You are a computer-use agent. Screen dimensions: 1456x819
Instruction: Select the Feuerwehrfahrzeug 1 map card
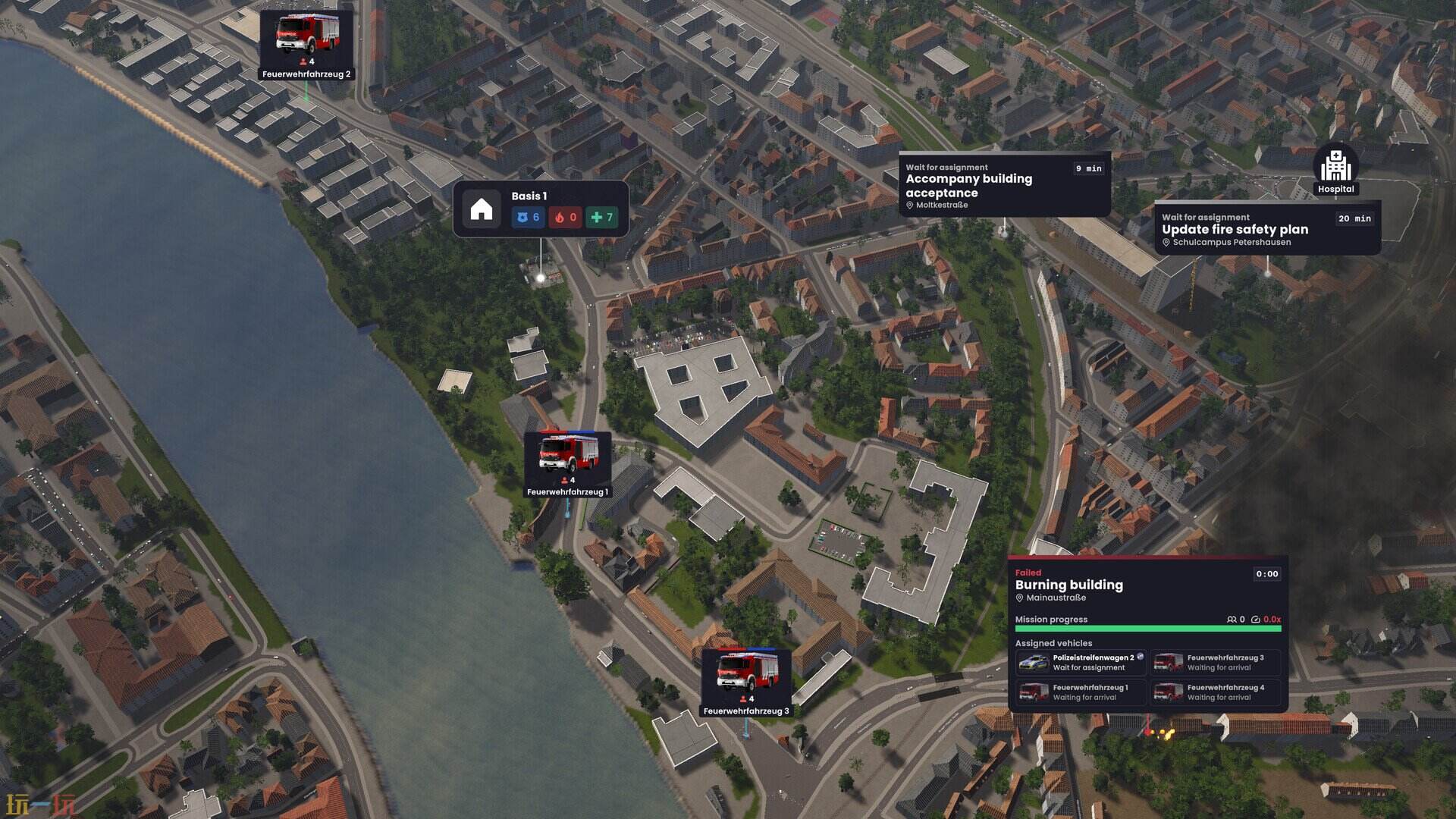point(567,464)
